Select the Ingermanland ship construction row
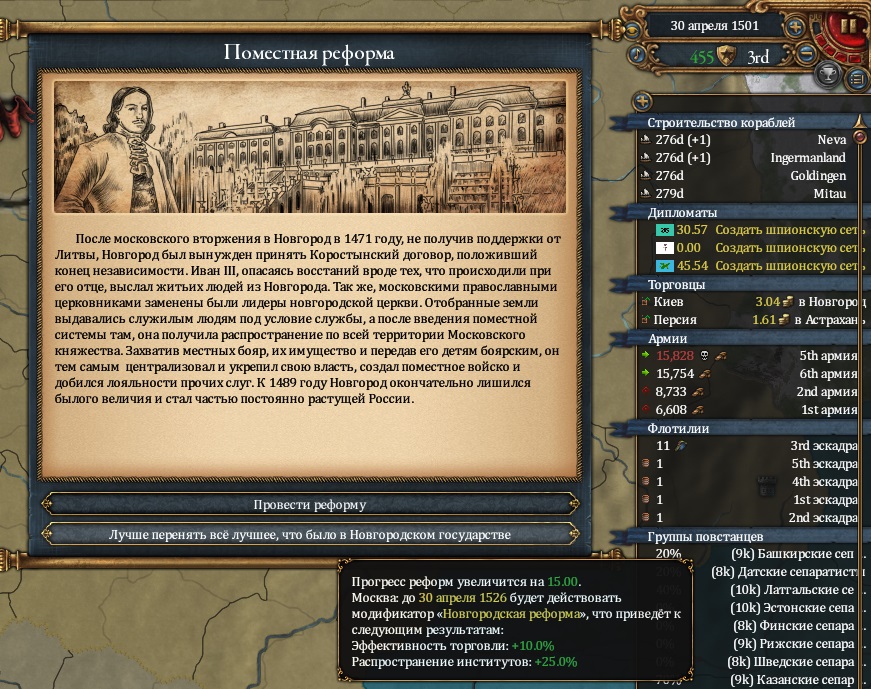This screenshot has height=689, width=871. point(750,158)
